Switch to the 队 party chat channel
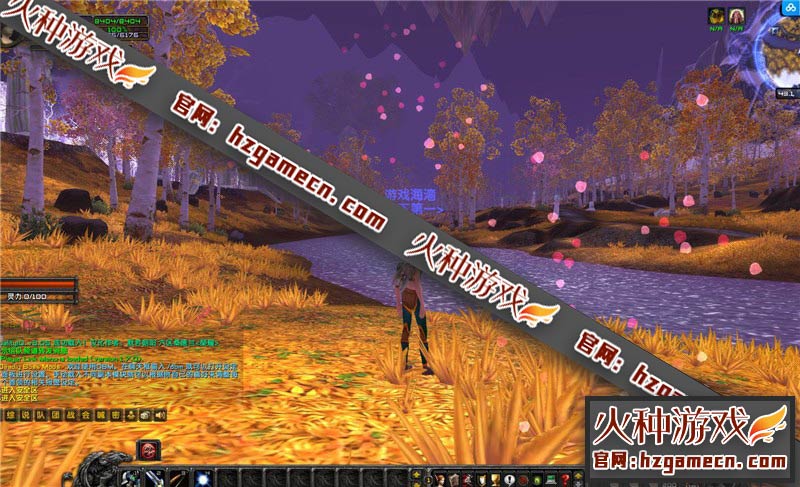The width and height of the screenshot is (800, 487). 41,415
